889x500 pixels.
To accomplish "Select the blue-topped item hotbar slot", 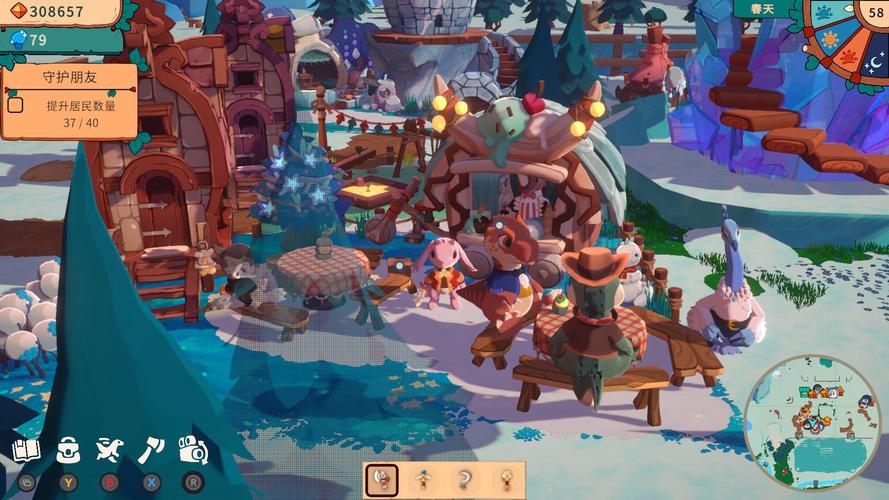I will (424, 479).
